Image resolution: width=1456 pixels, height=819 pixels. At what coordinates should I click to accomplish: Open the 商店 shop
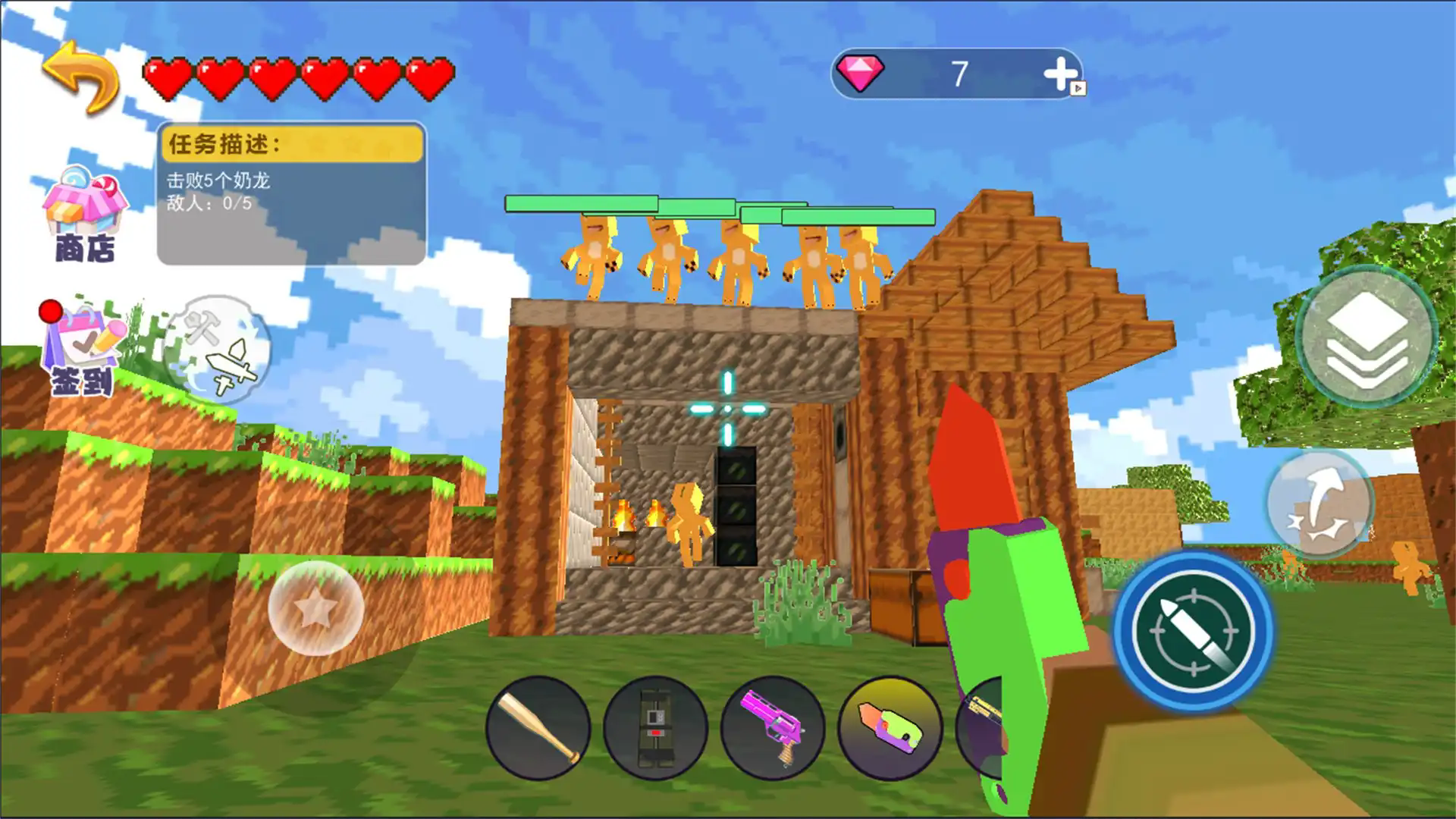[85, 215]
